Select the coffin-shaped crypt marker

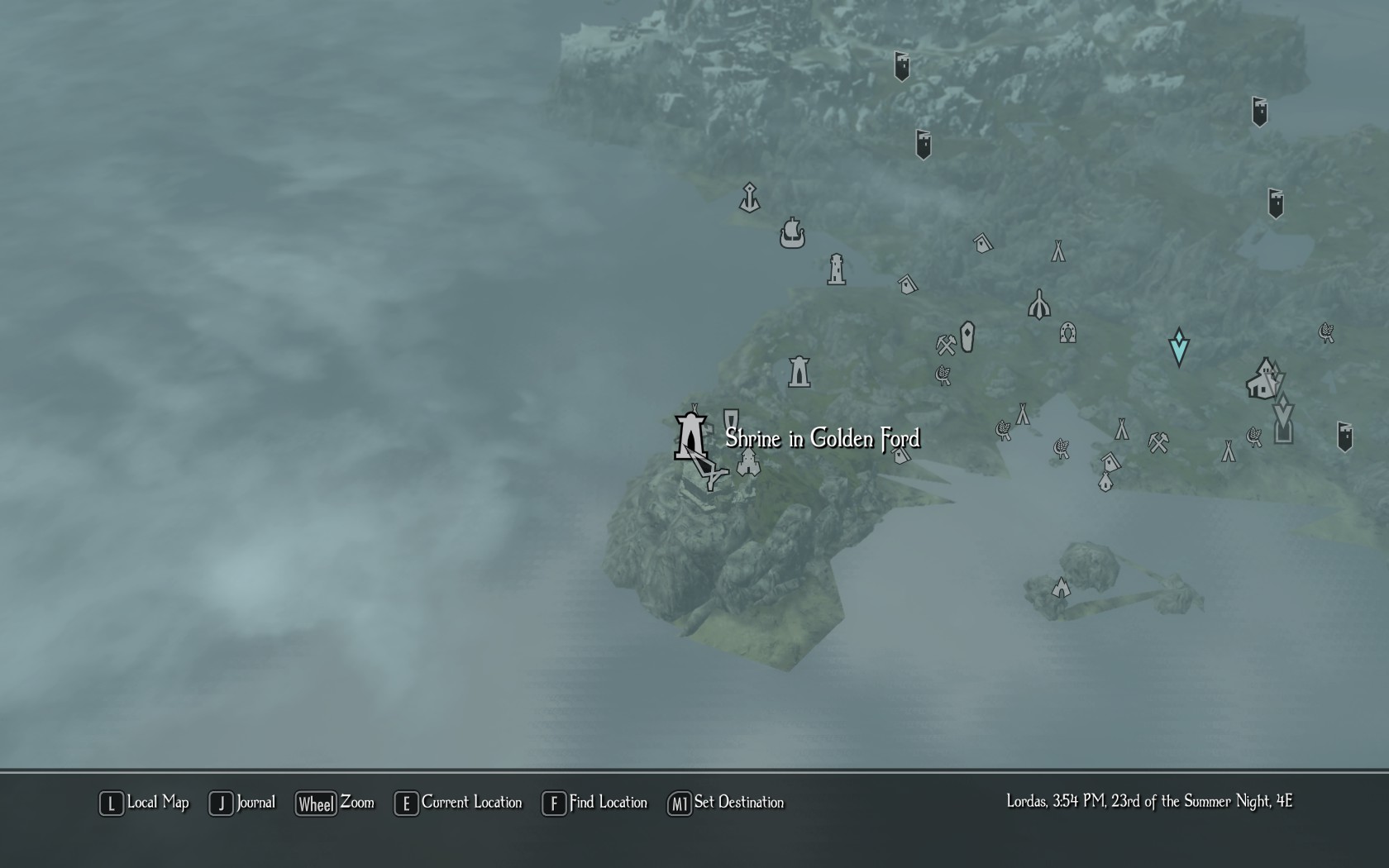click(967, 336)
